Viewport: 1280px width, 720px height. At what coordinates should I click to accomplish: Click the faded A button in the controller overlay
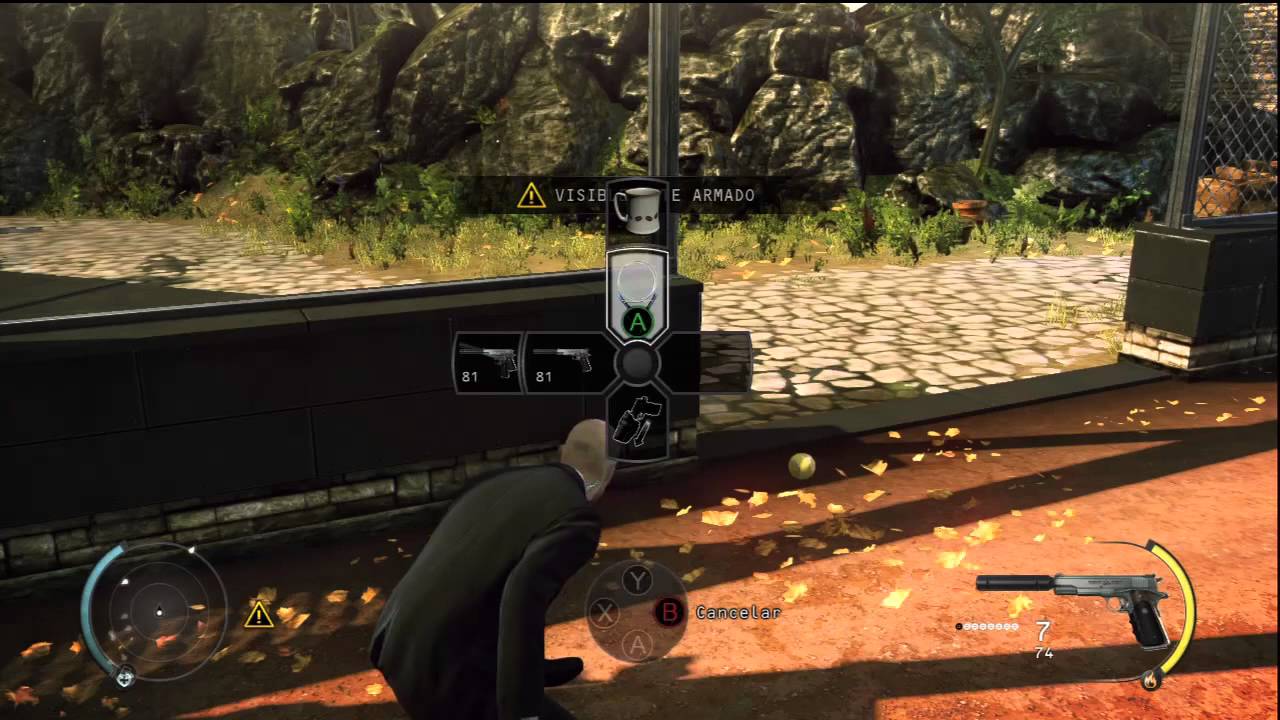click(637, 647)
